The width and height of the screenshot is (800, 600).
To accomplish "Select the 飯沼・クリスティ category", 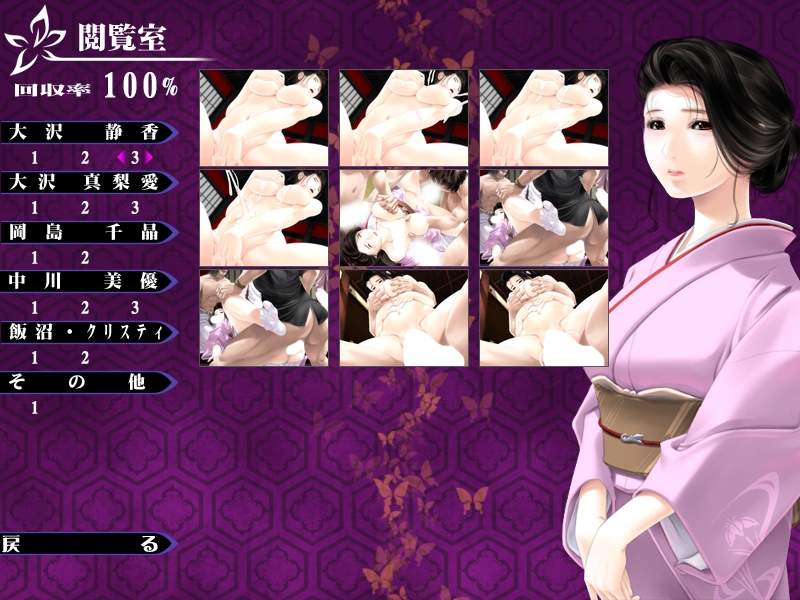I will (x=85, y=332).
